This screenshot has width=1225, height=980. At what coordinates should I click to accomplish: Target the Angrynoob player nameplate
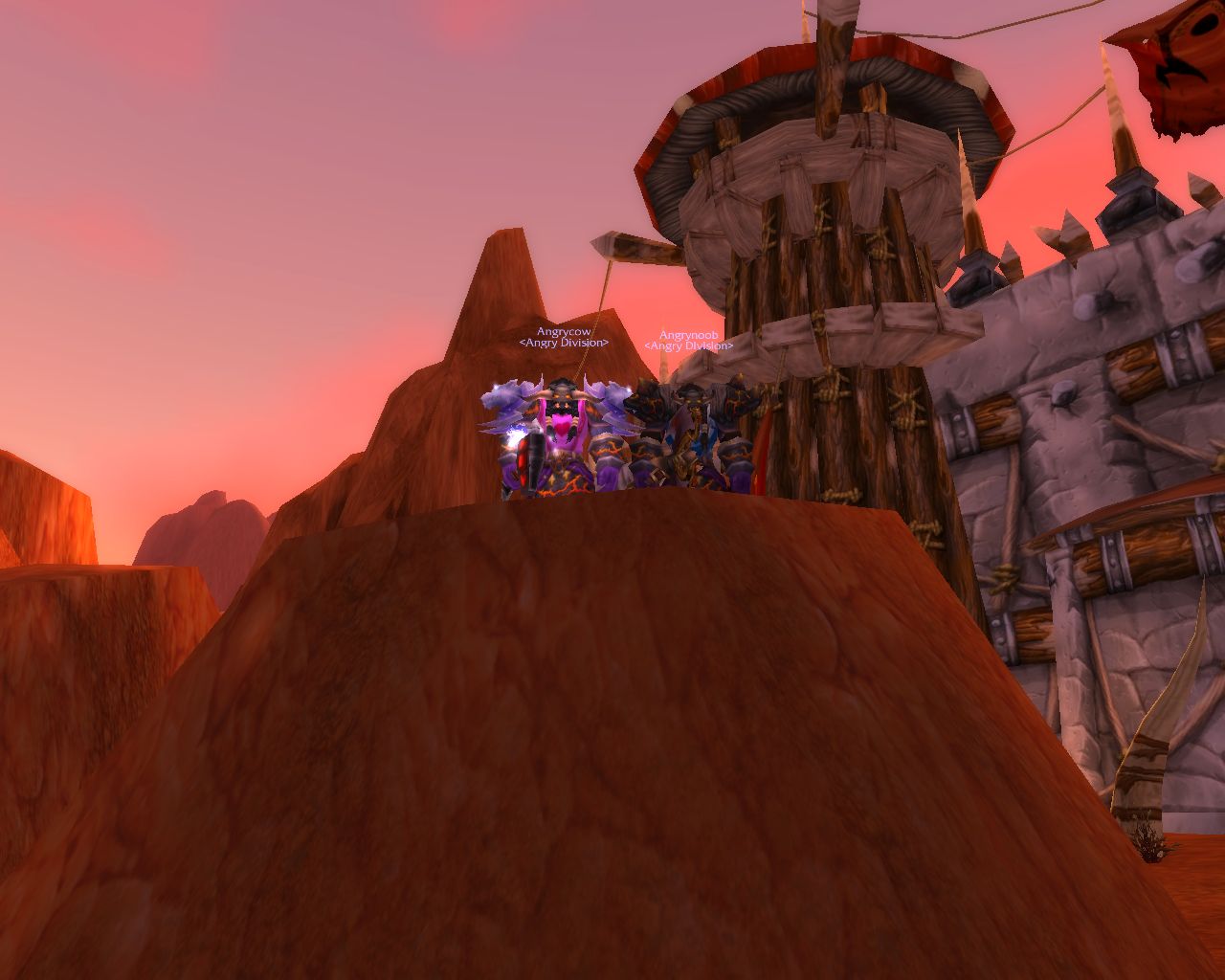click(x=688, y=335)
